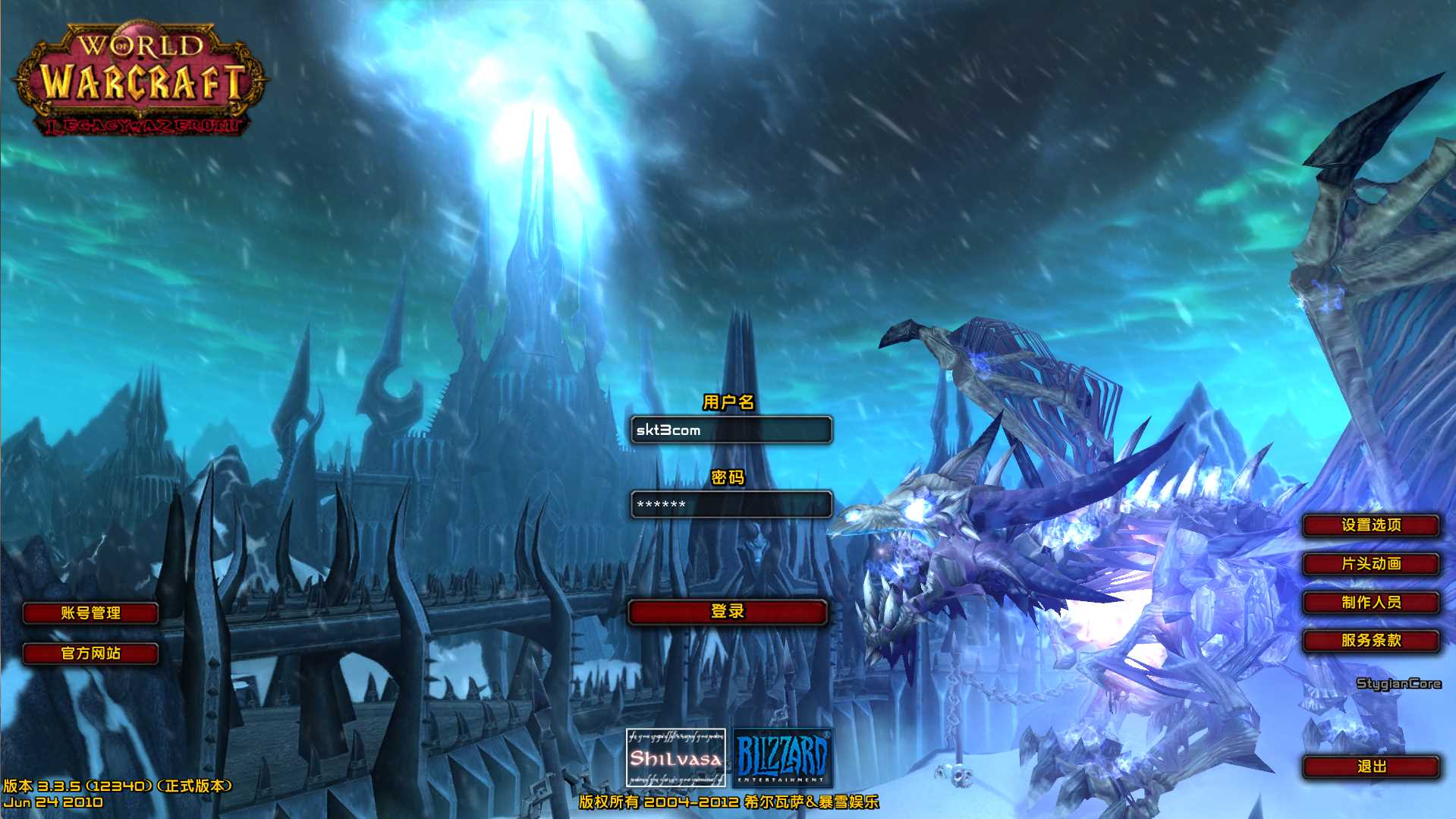Open account management (账号管理)

91,613
